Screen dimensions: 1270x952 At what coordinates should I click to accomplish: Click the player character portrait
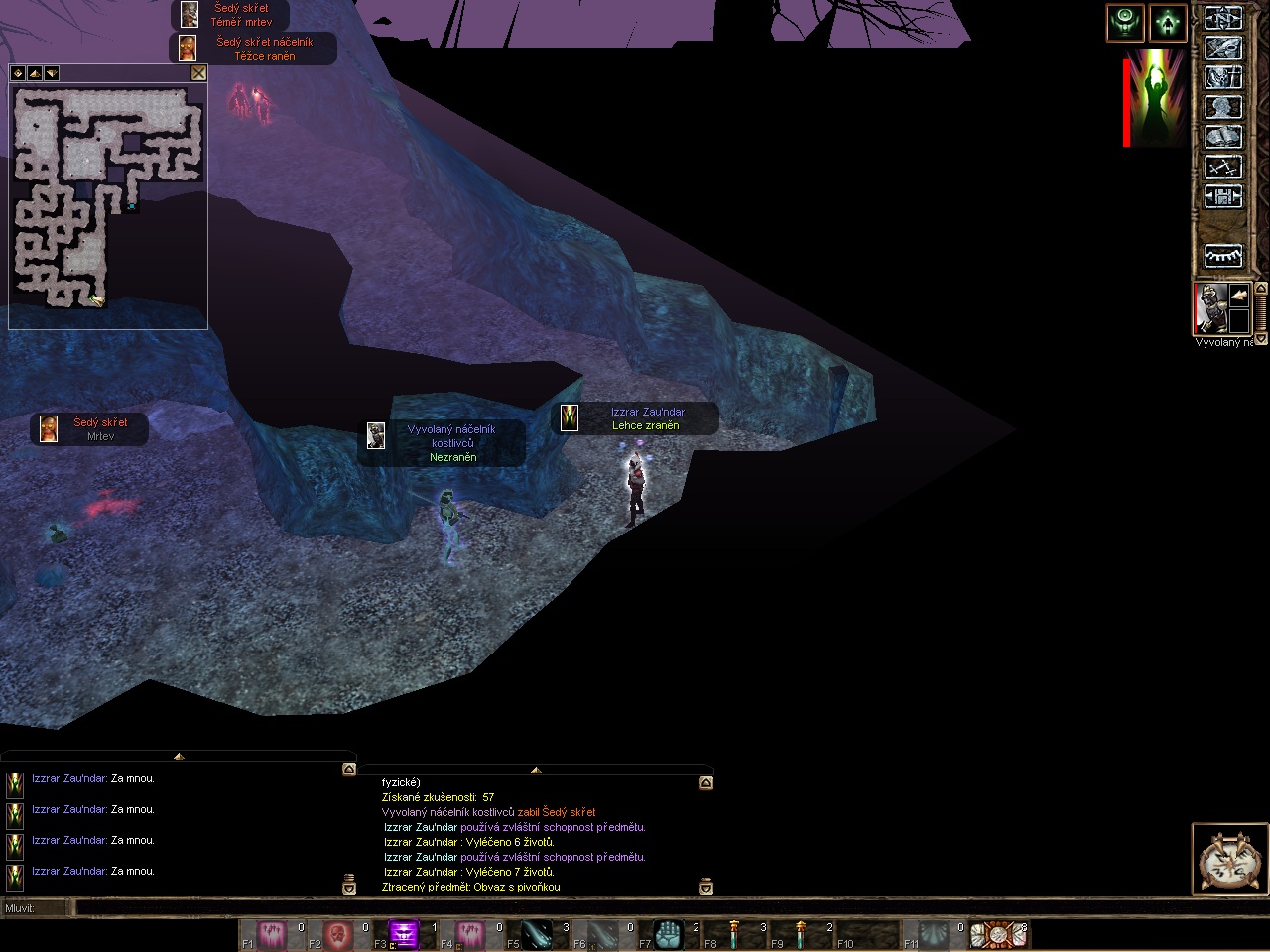tap(1155, 97)
